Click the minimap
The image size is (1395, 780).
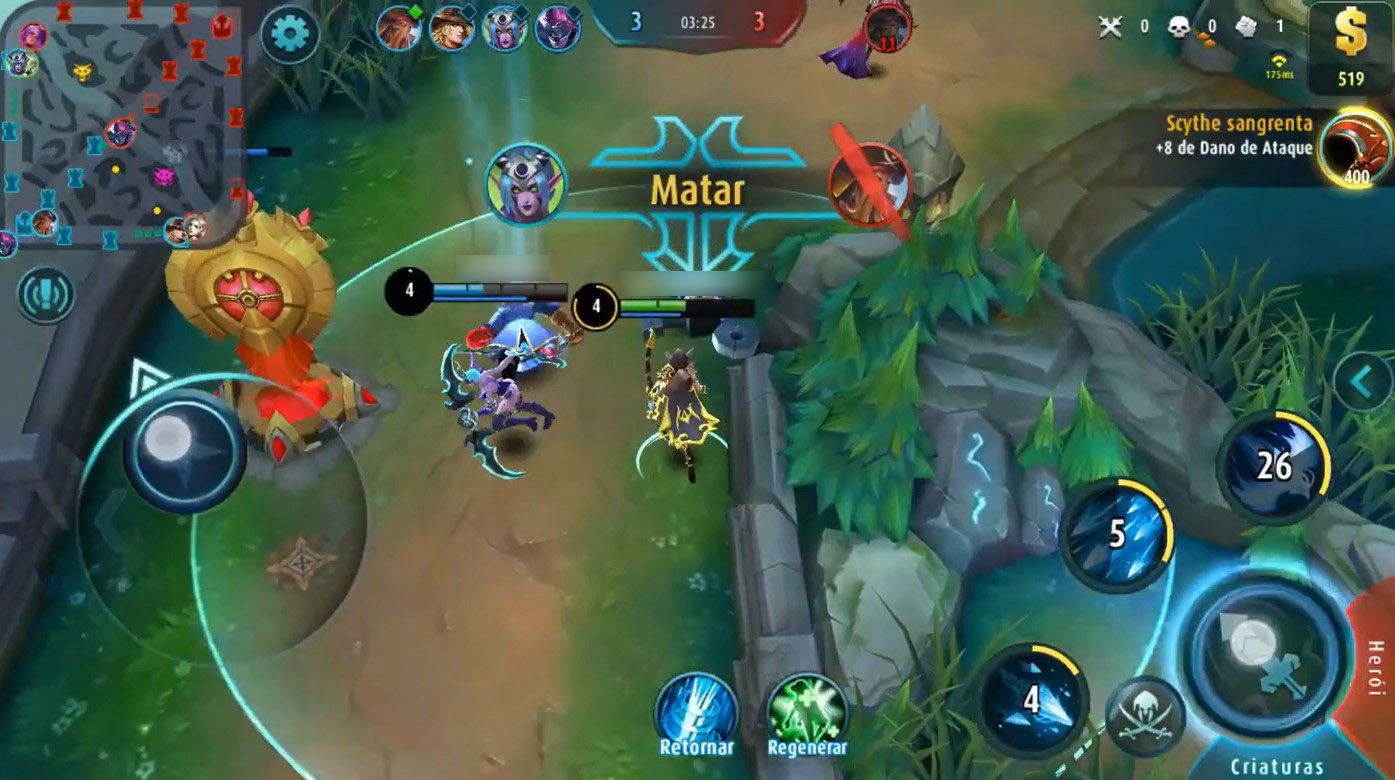tap(122, 125)
